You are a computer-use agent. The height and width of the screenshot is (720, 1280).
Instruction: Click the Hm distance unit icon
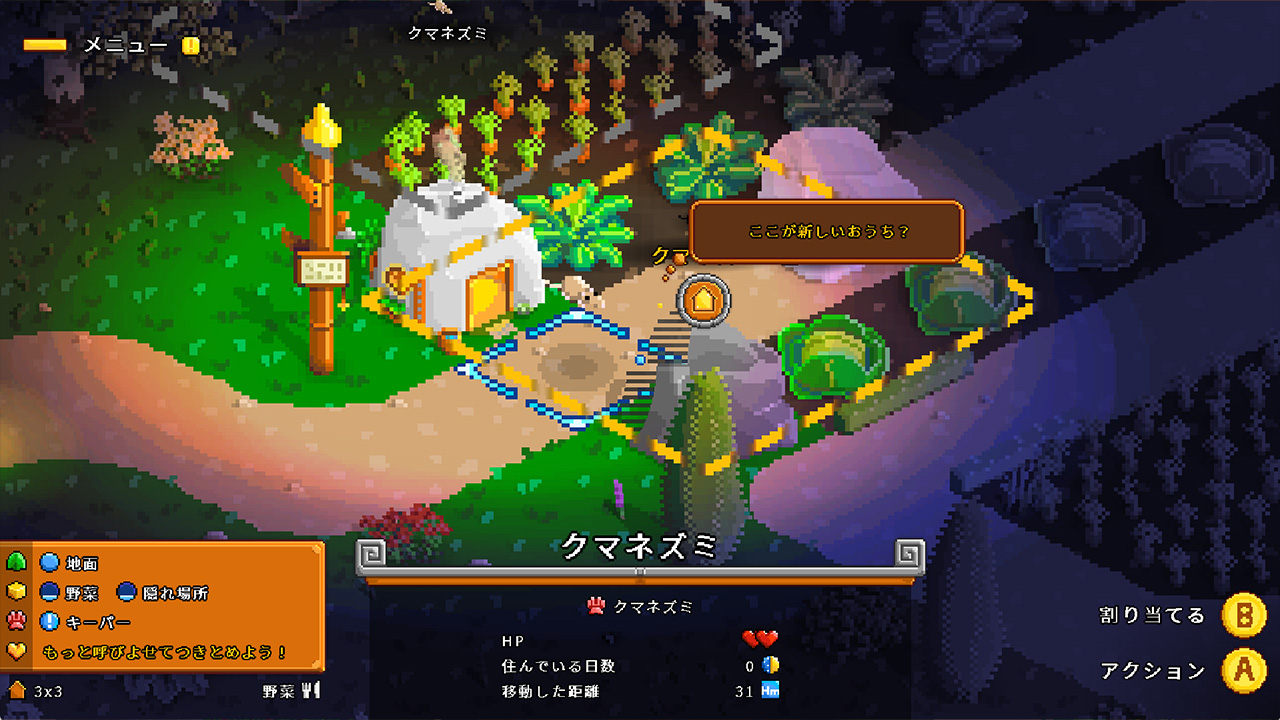tap(771, 689)
